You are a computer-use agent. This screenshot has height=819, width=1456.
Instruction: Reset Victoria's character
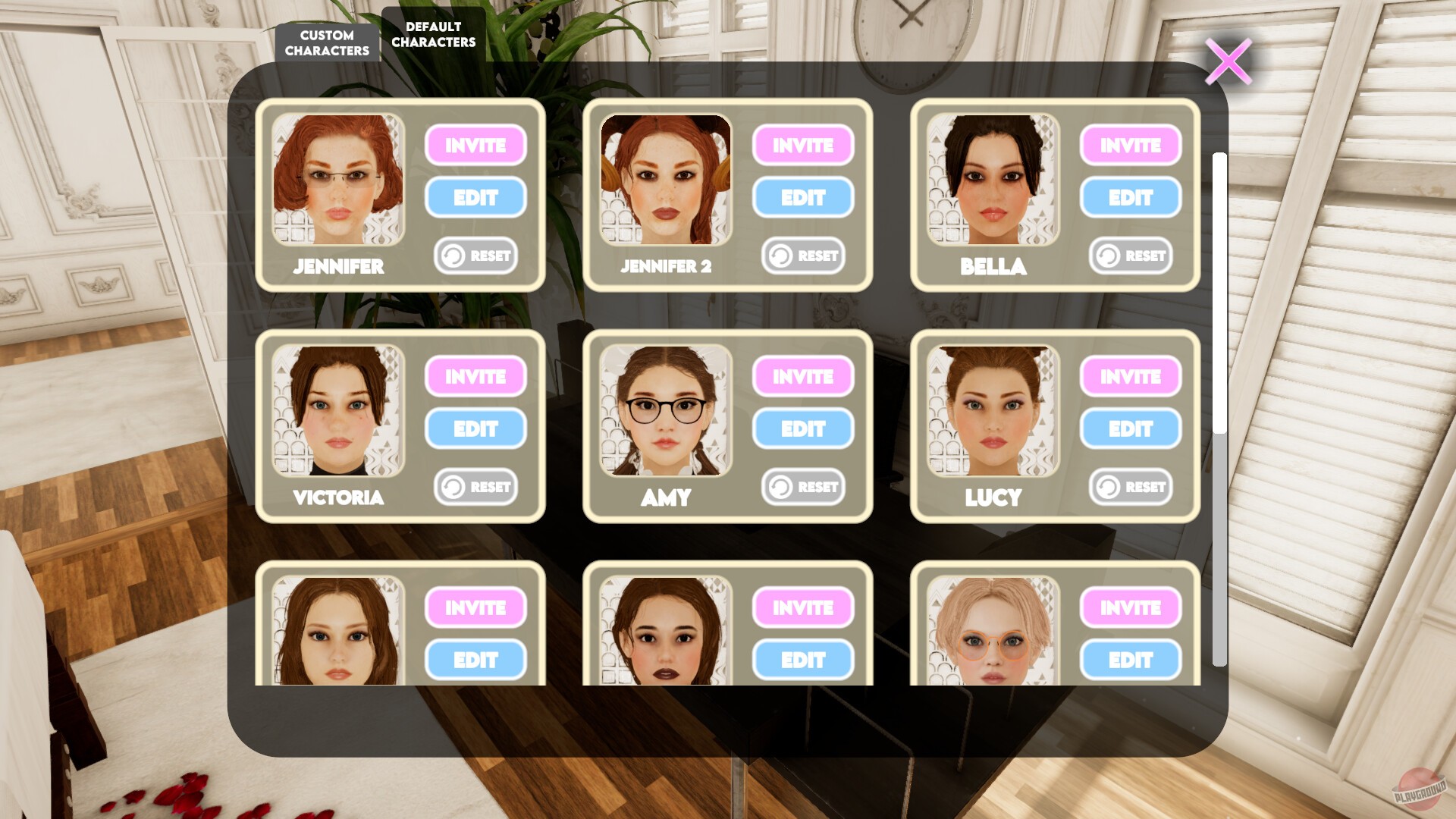(x=475, y=487)
